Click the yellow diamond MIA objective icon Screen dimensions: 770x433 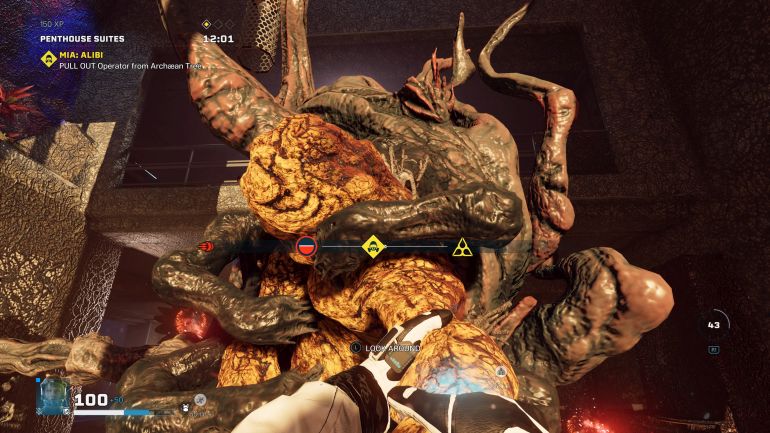(x=47, y=58)
